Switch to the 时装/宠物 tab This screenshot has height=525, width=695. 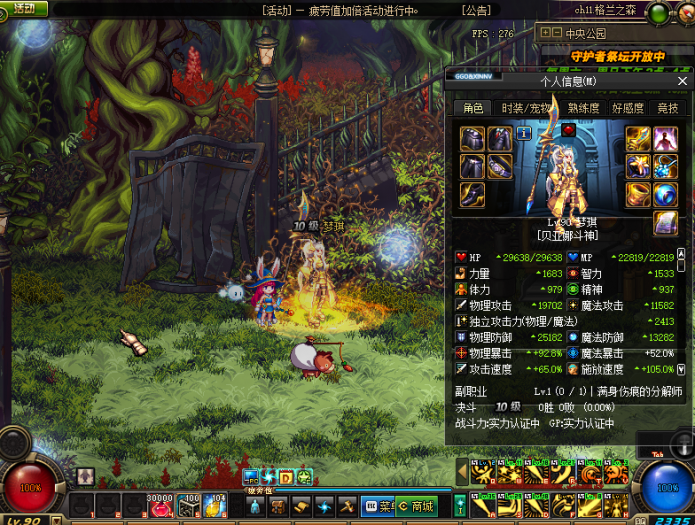525,108
